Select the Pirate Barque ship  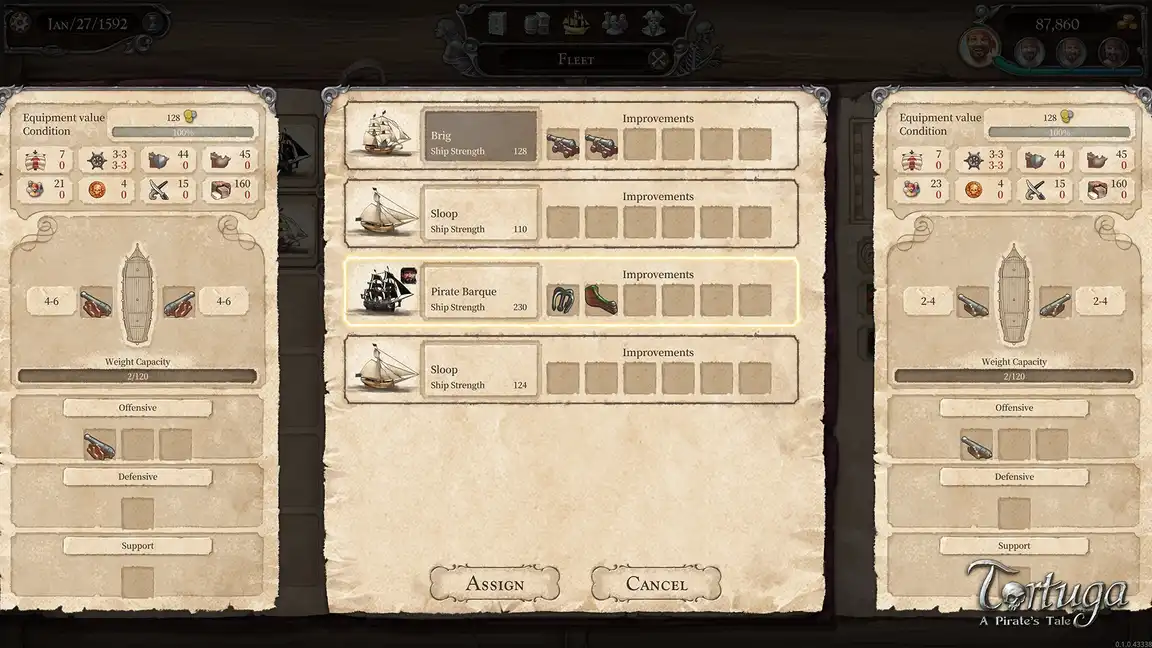point(481,291)
